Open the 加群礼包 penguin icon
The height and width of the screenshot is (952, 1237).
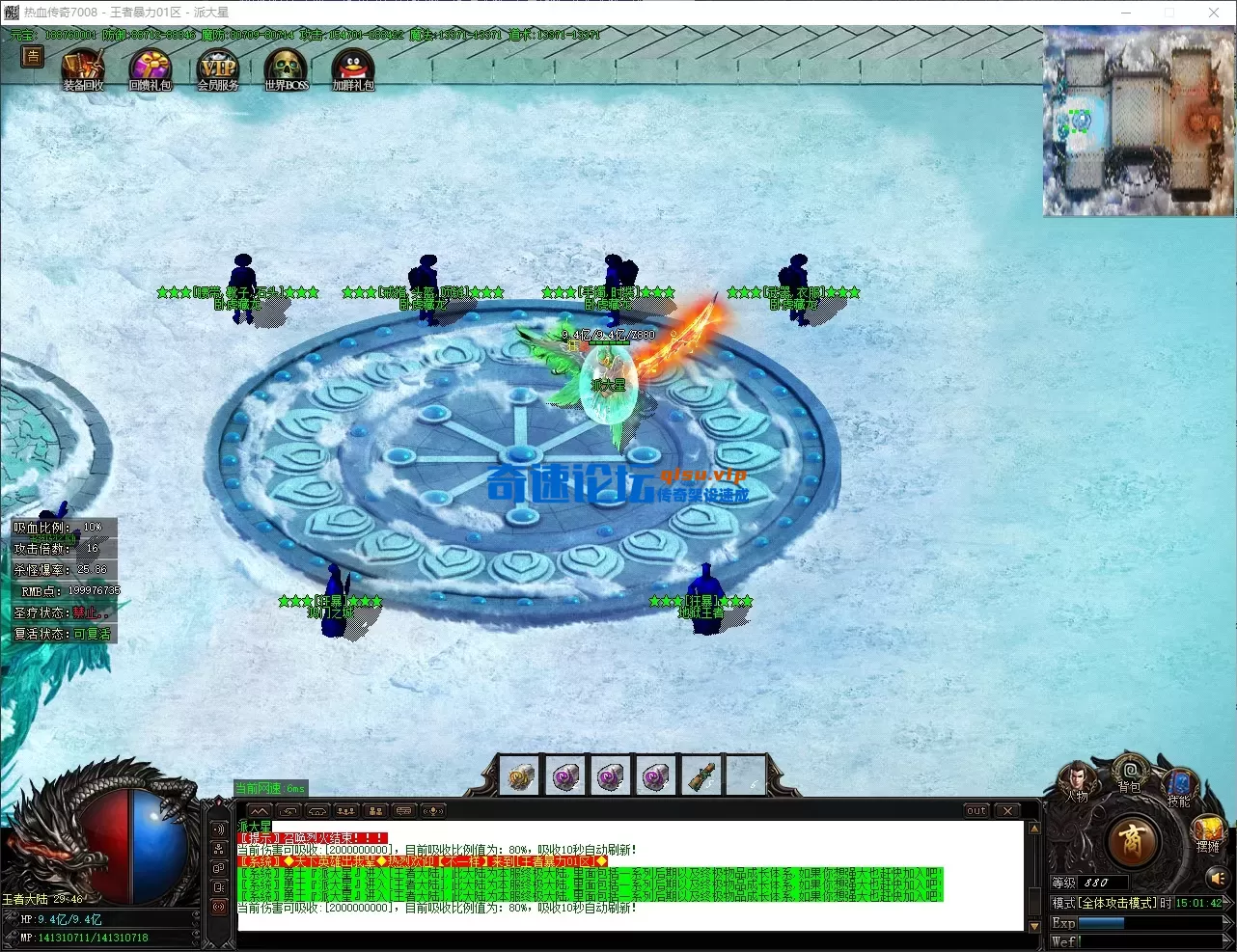(352, 69)
